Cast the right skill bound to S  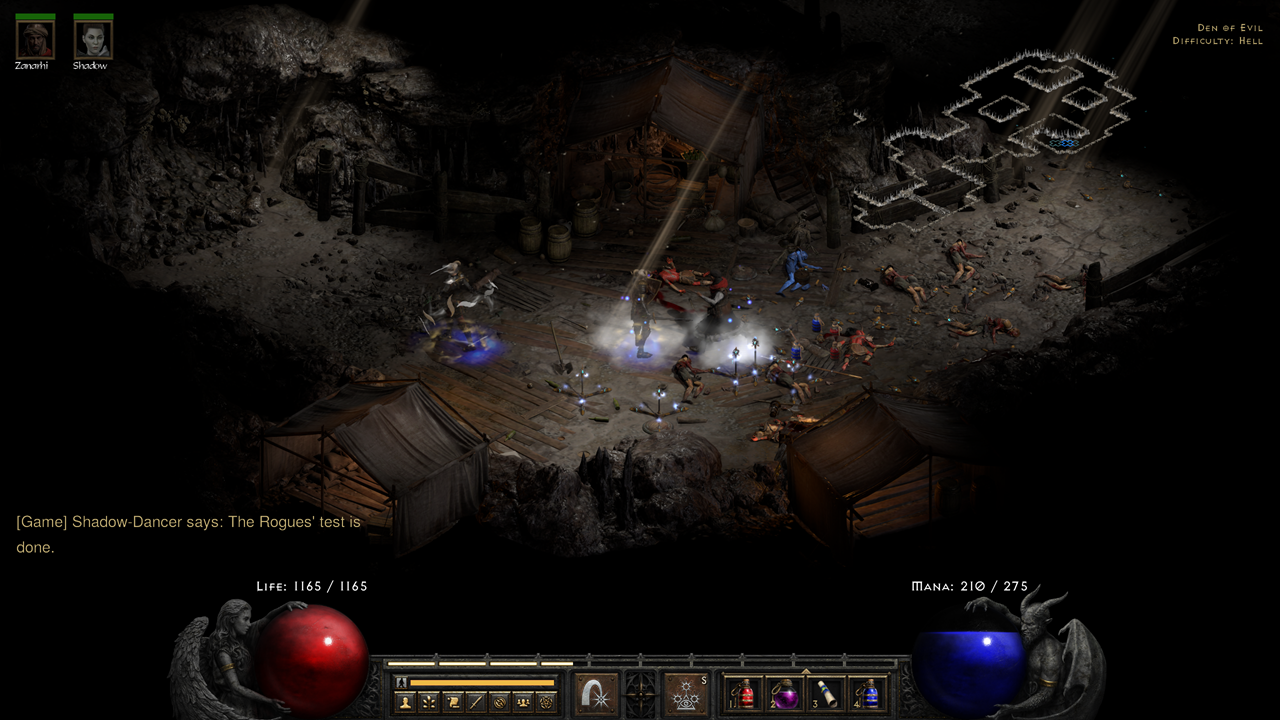click(x=687, y=692)
